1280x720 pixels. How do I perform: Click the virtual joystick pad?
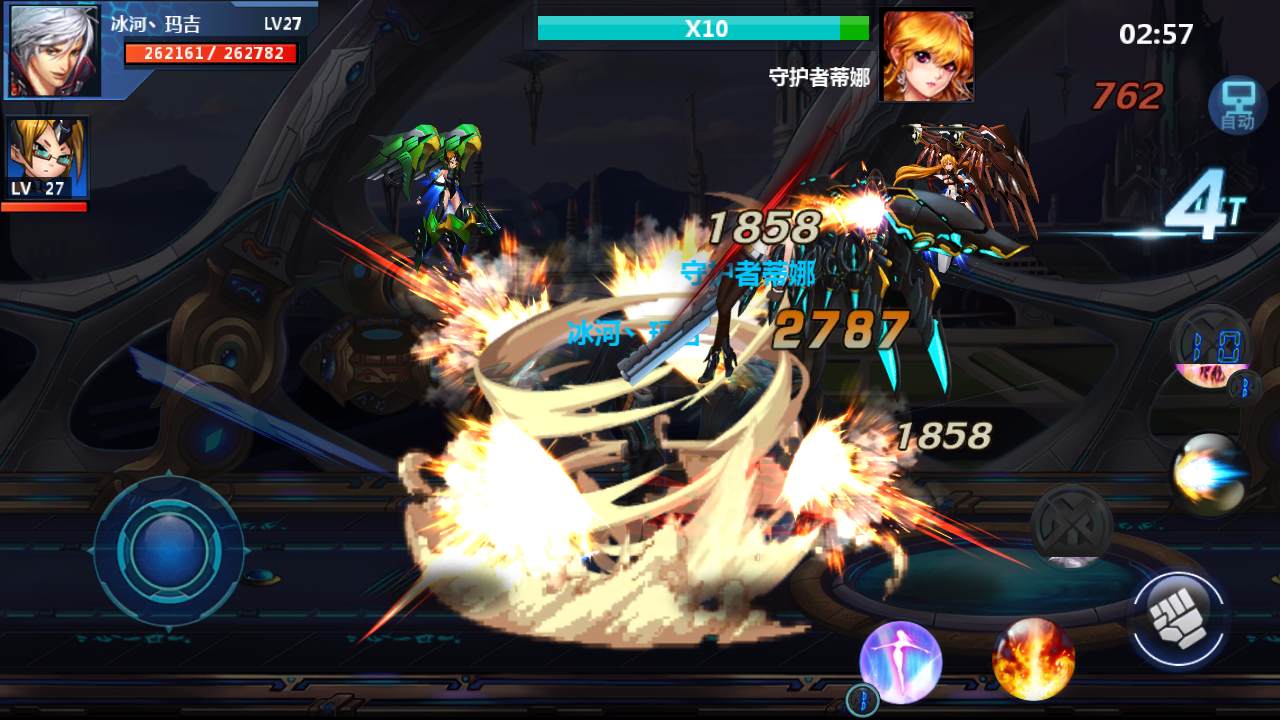point(168,550)
